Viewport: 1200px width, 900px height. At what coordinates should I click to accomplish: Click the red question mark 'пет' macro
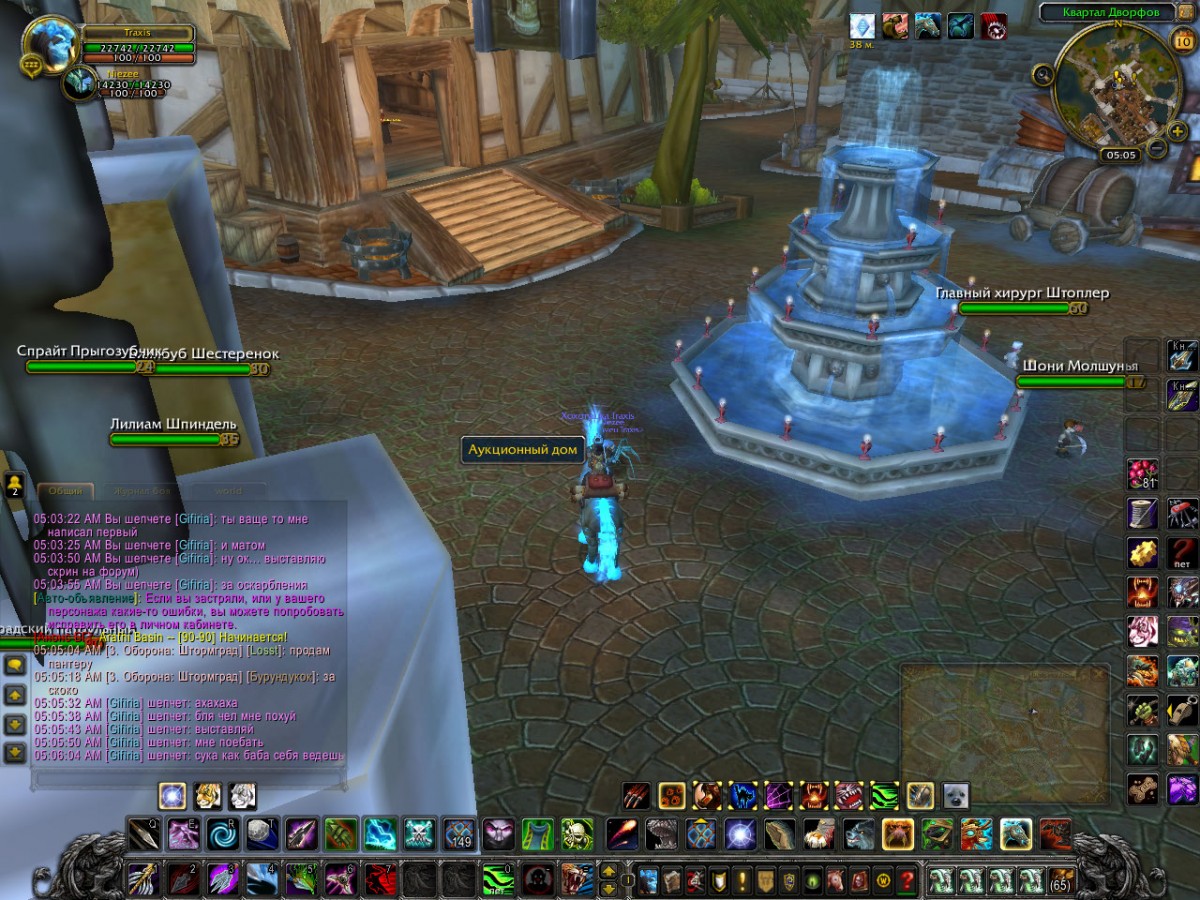1183,551
